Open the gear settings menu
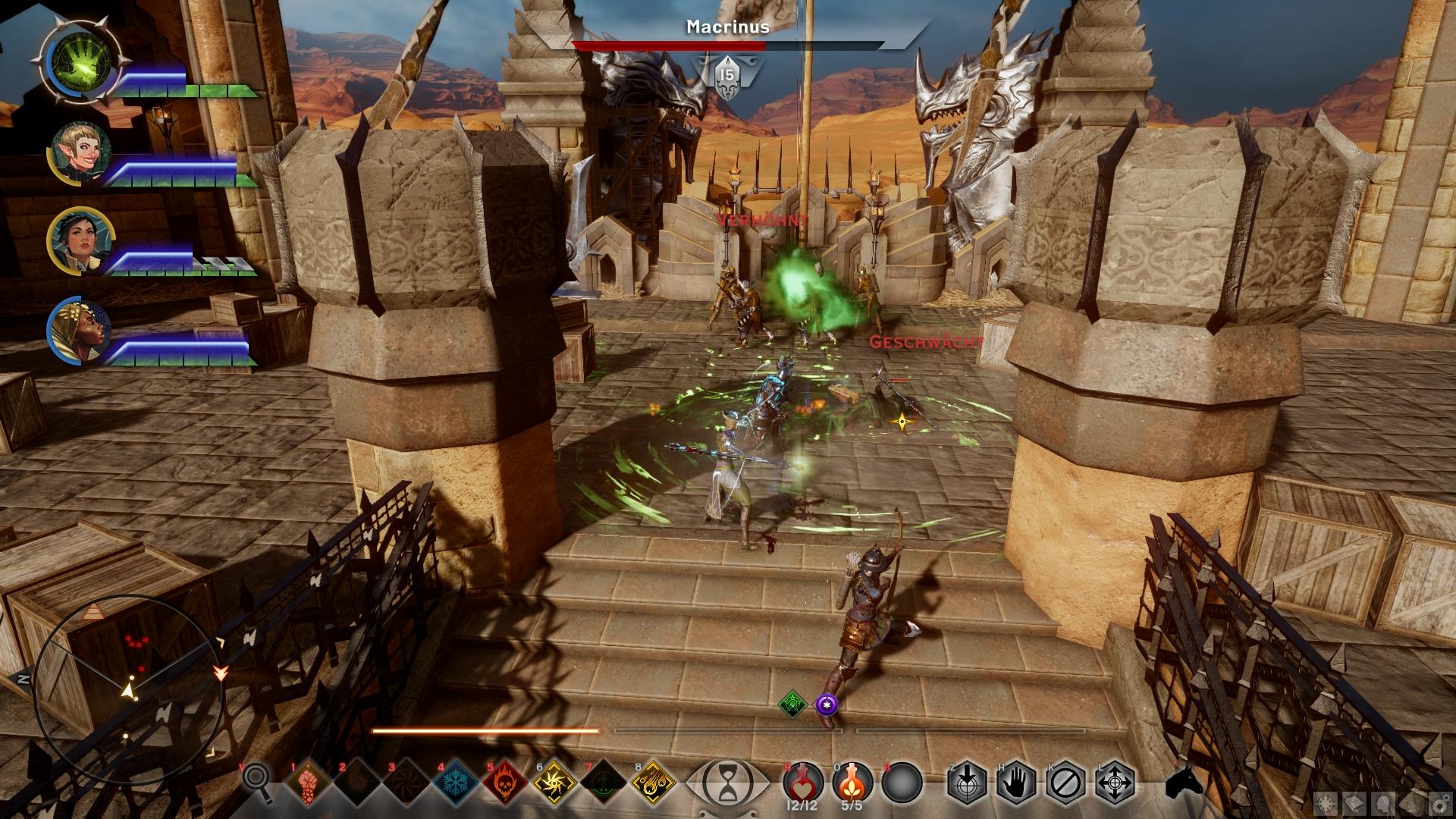This screenshot has width=1456, height=819. (x=1440, y=802)
